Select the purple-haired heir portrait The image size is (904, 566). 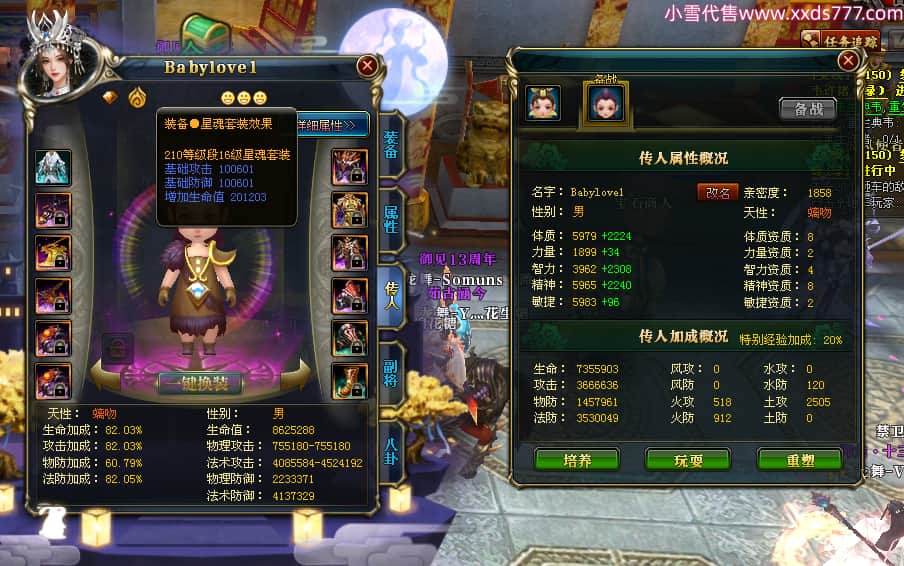[x=606, y=103]
